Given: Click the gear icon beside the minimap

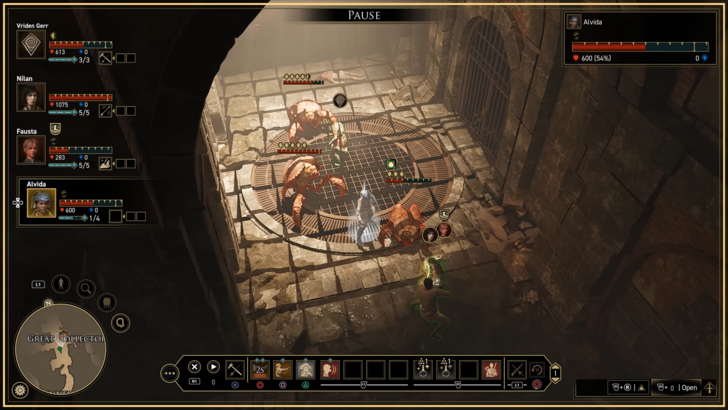Looking at the screenshot, I should [19, 390].
